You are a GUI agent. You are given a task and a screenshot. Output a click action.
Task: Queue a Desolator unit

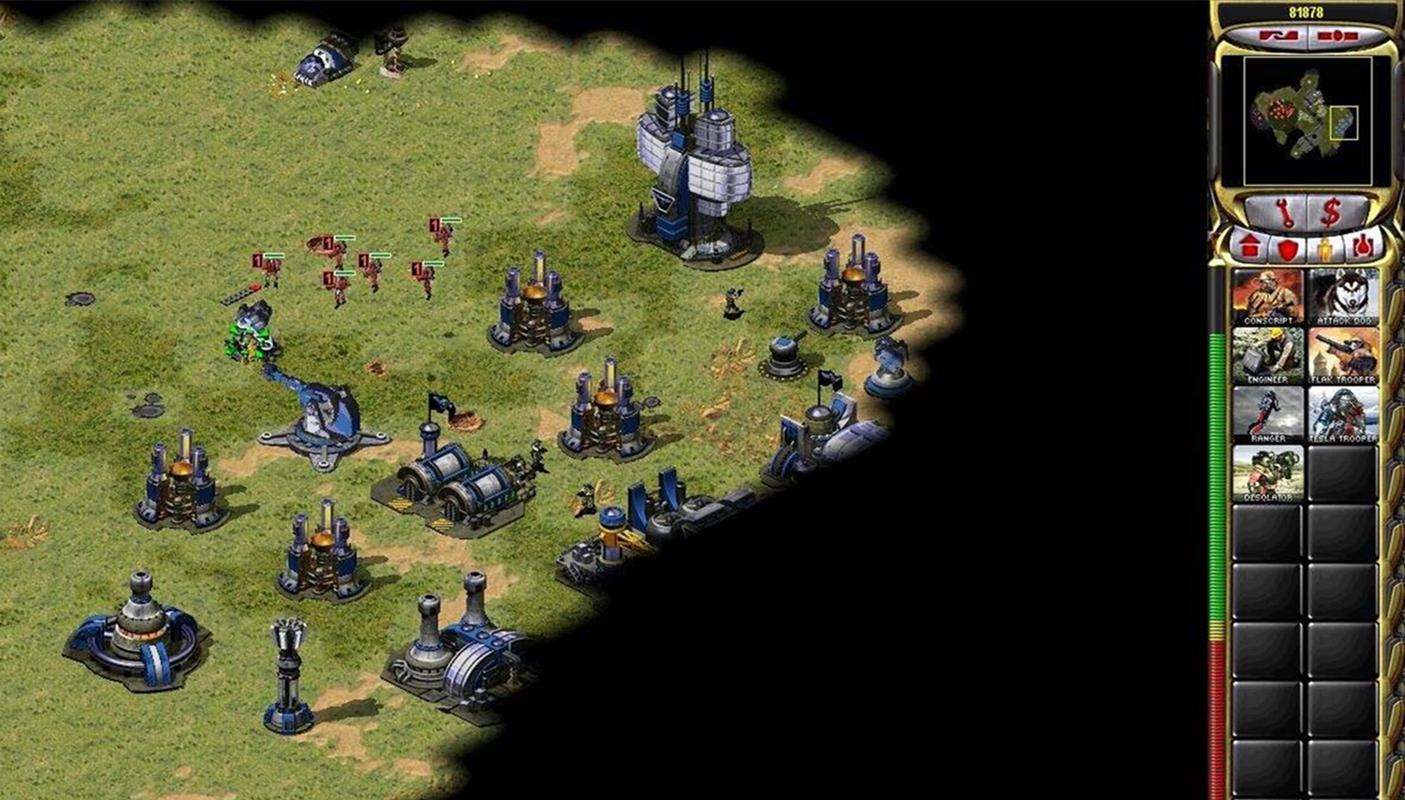pos(1267,473)
